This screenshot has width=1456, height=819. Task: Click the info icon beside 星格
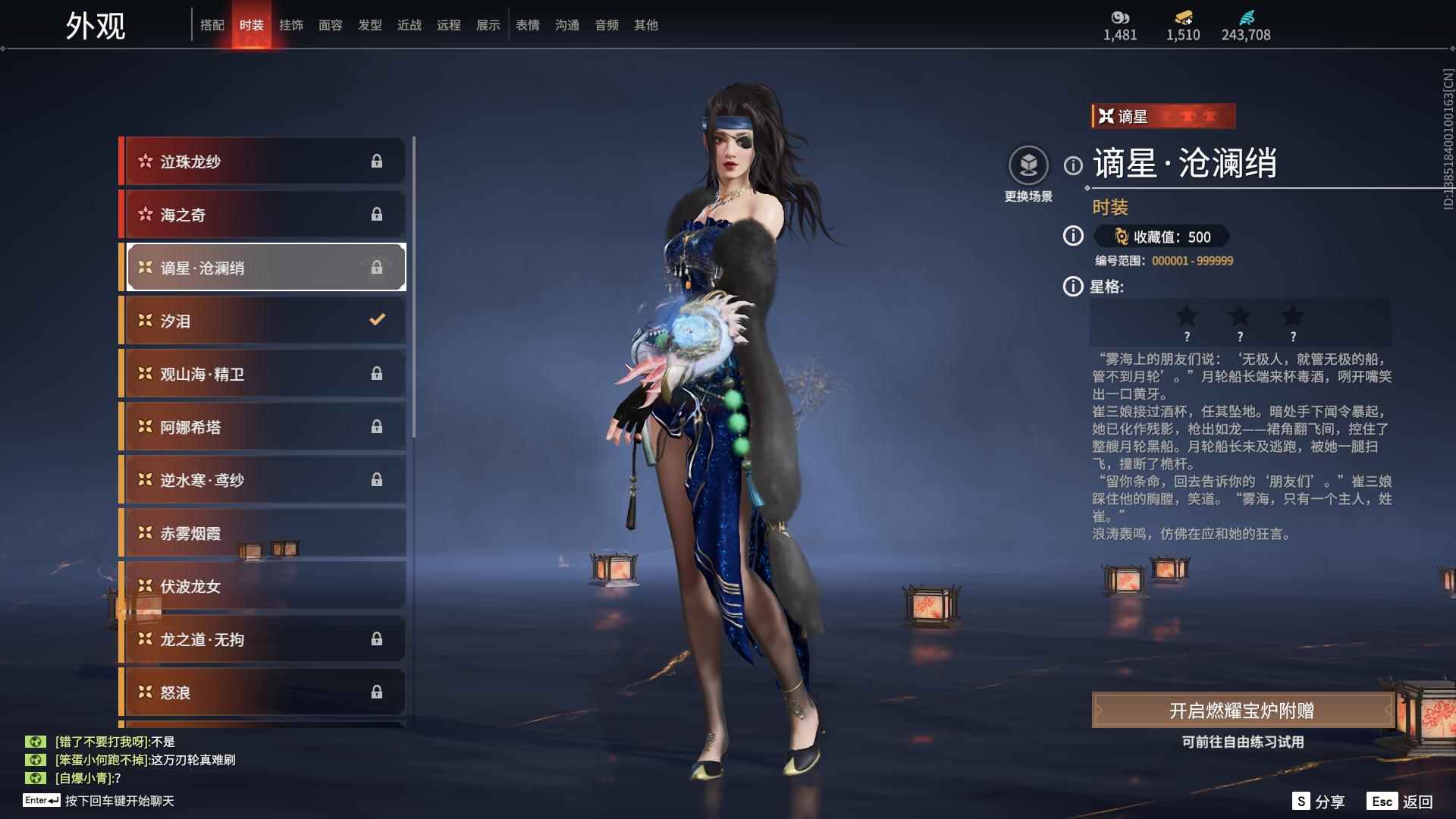[1072, 287]
